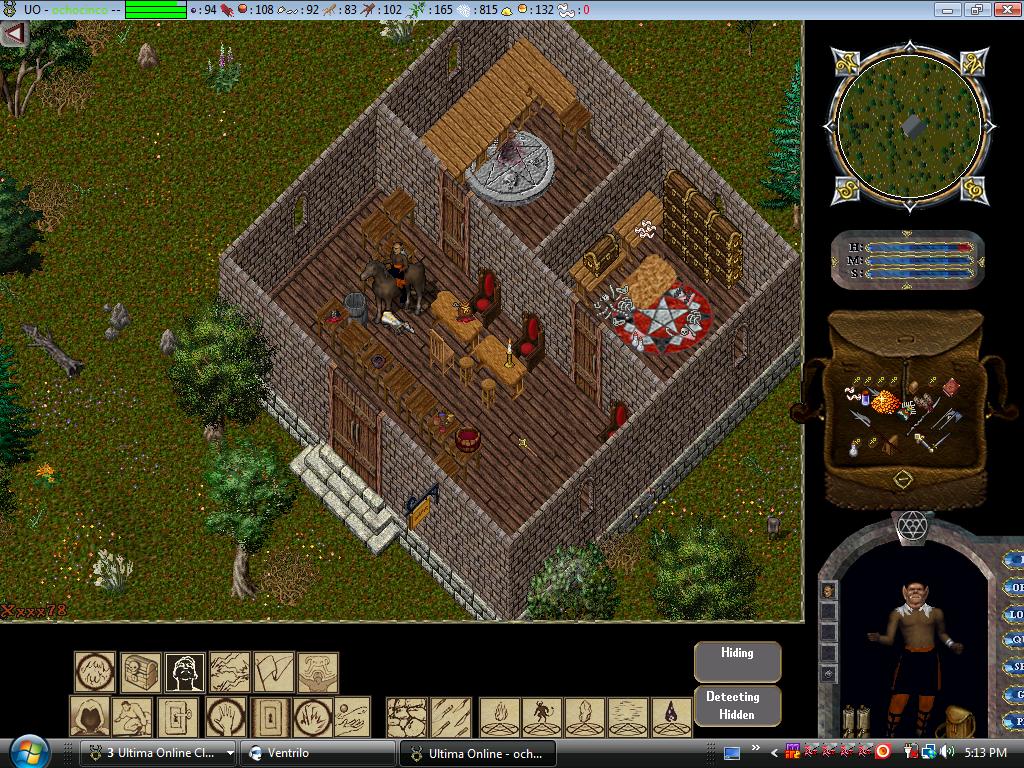1024x768 pixels.
Task: Activate the Detecting Hidden skill button
Action: 737,705
